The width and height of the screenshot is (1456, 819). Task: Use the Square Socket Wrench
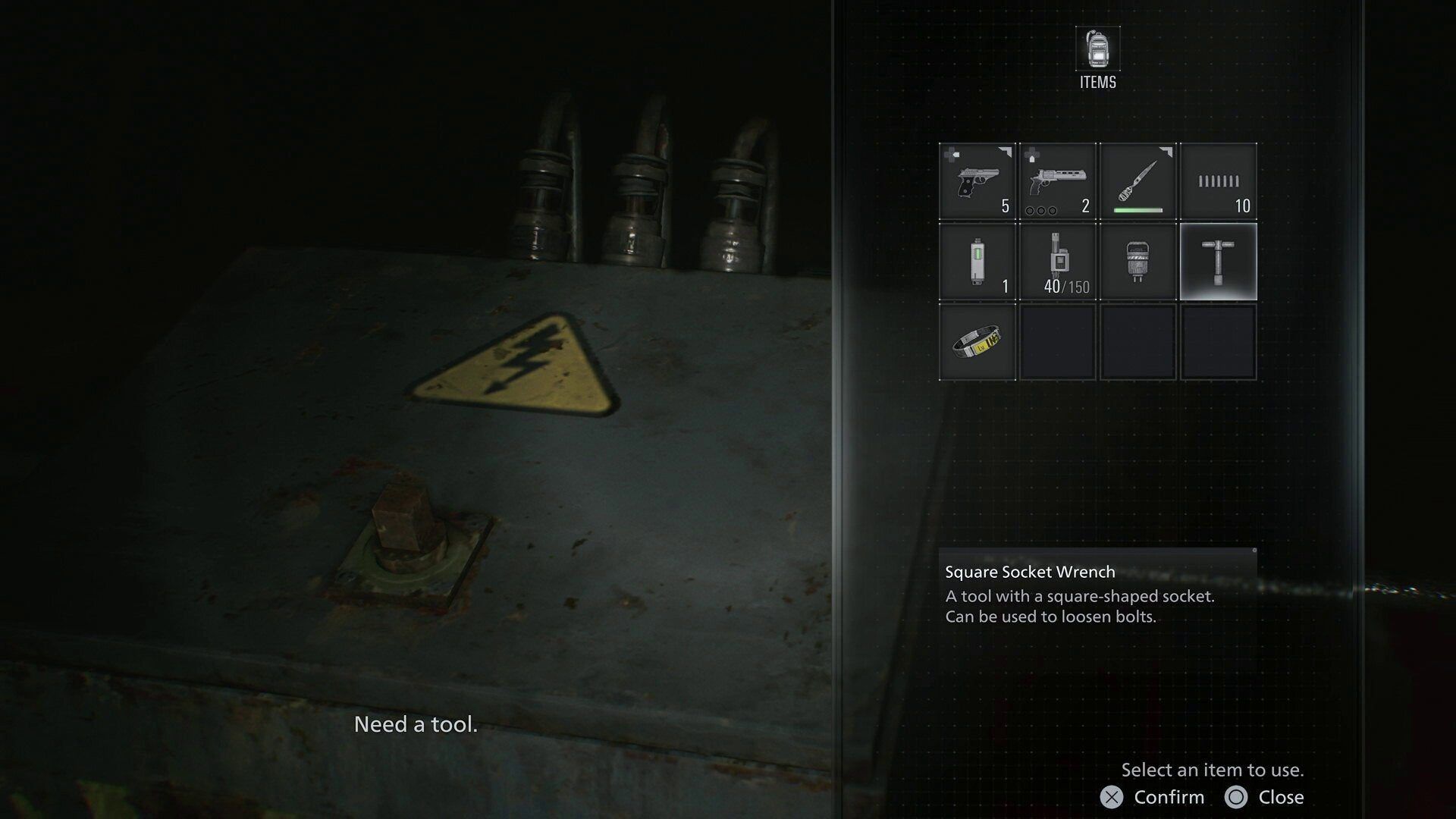[1218, 262]
